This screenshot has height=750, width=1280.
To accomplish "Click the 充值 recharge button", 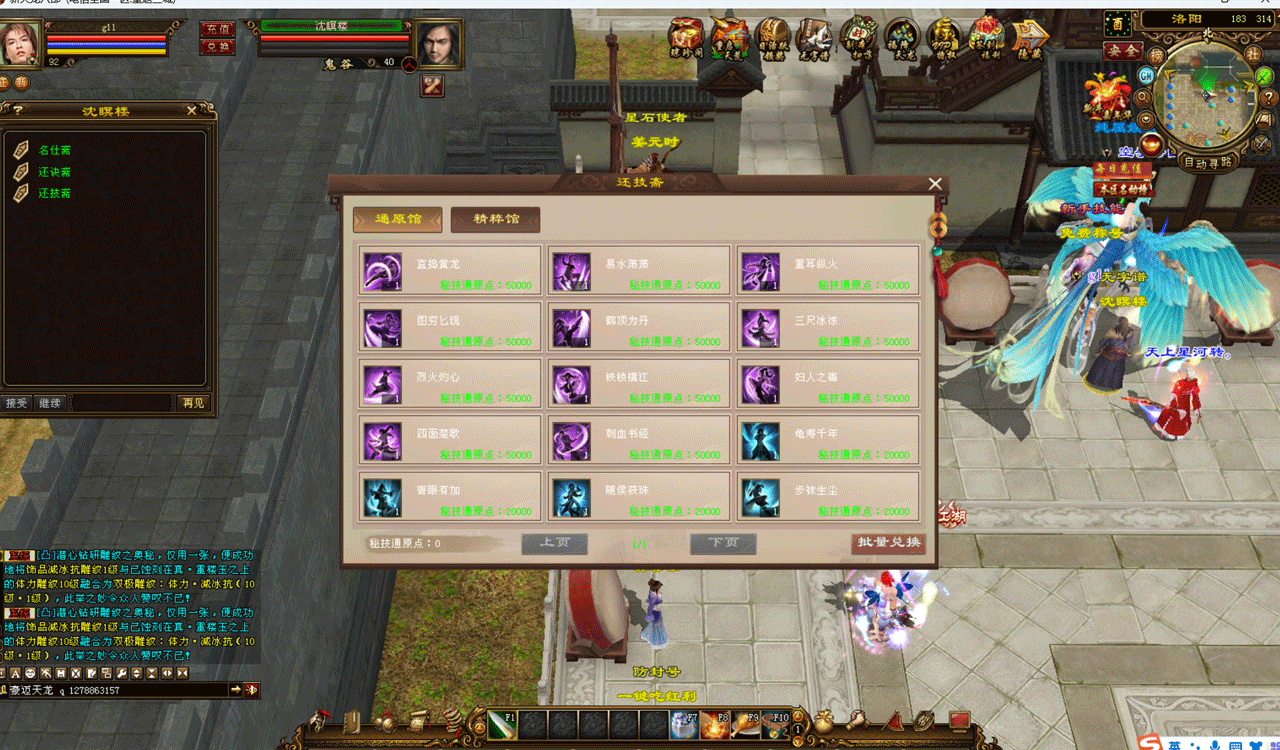I will click(x=217, y=29).
